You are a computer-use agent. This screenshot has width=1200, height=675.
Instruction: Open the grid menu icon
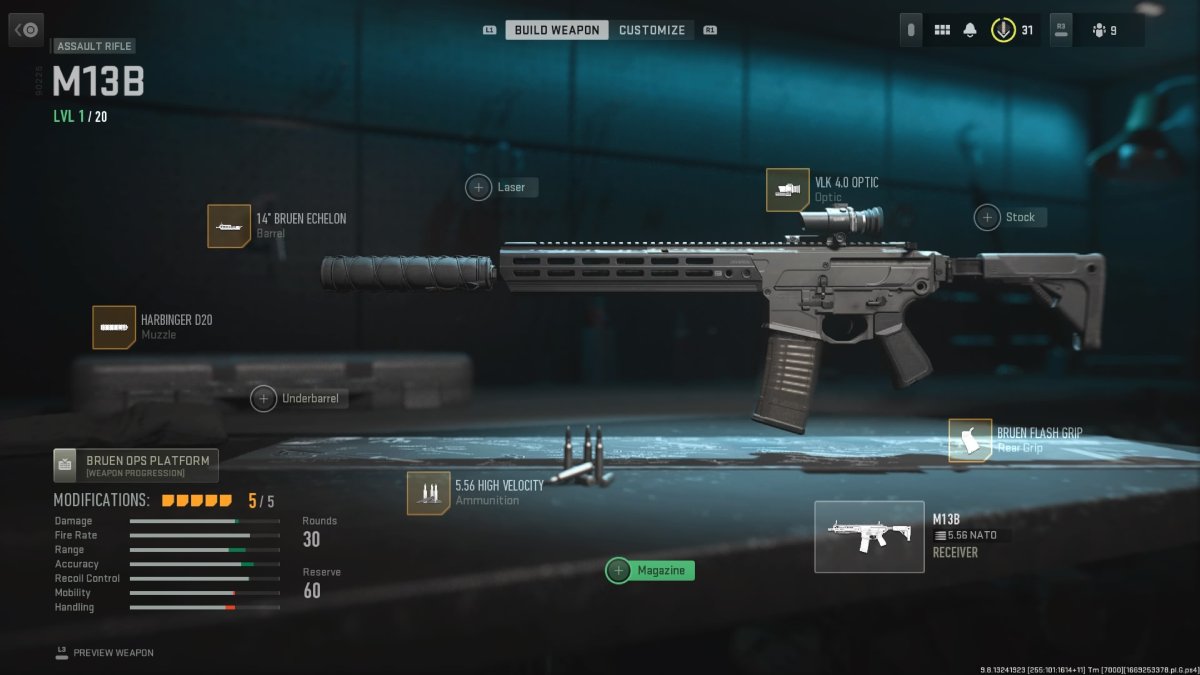tap(941, 30)
